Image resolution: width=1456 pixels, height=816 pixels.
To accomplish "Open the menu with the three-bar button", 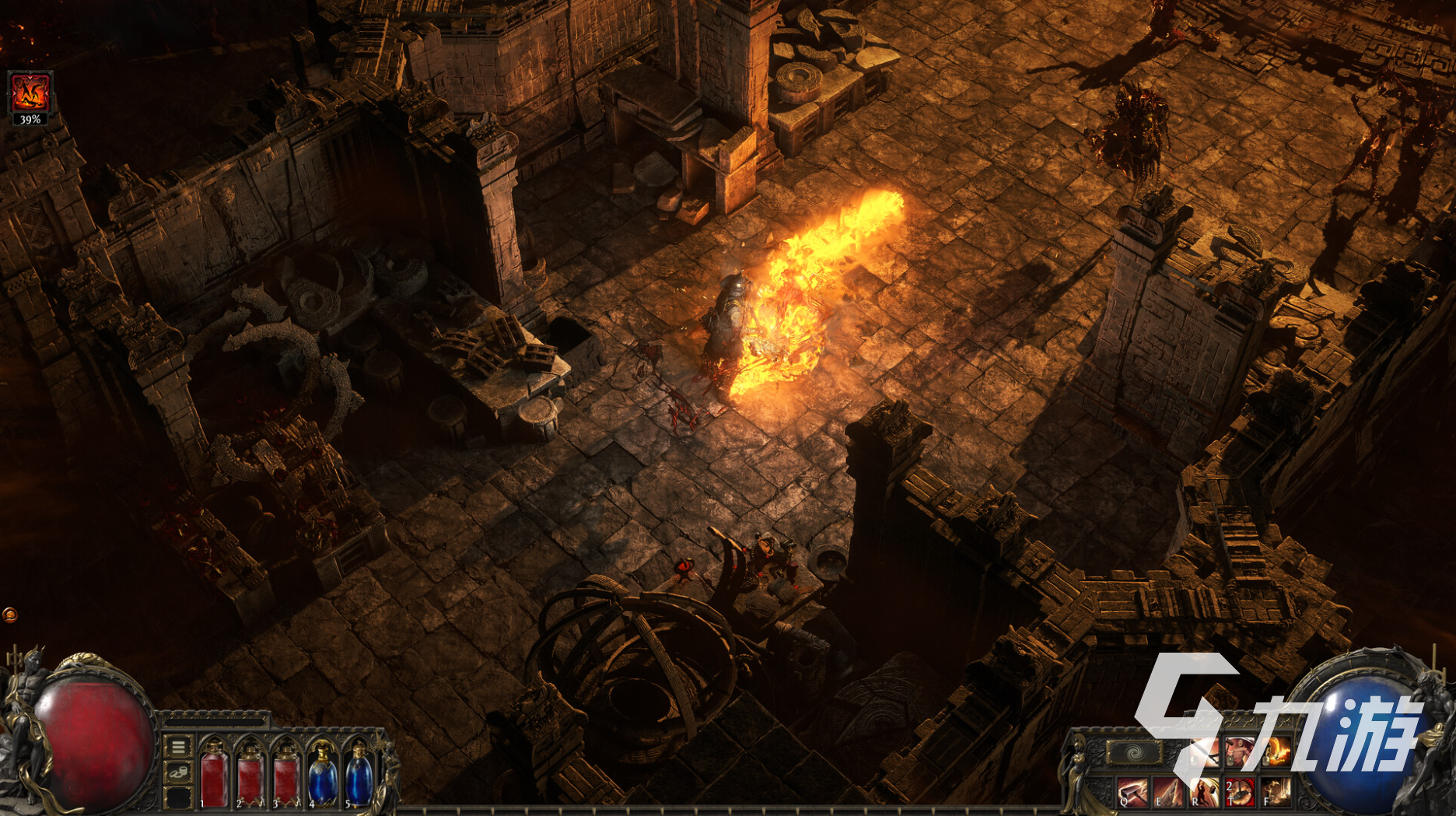I will (x=178, y=747).
